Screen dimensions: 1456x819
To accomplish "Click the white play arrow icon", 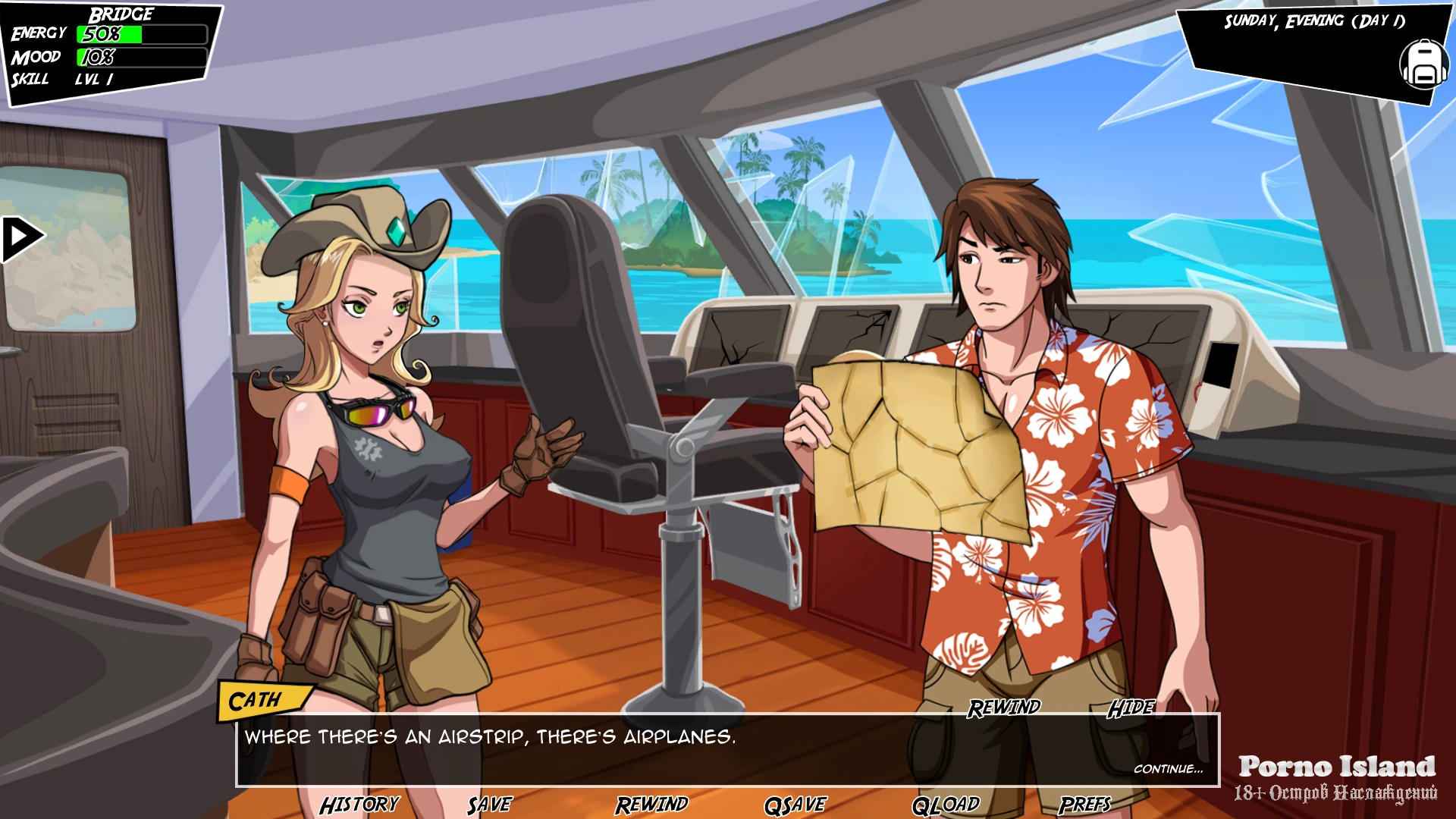I will pyautogui.click(x=22, y=239).
